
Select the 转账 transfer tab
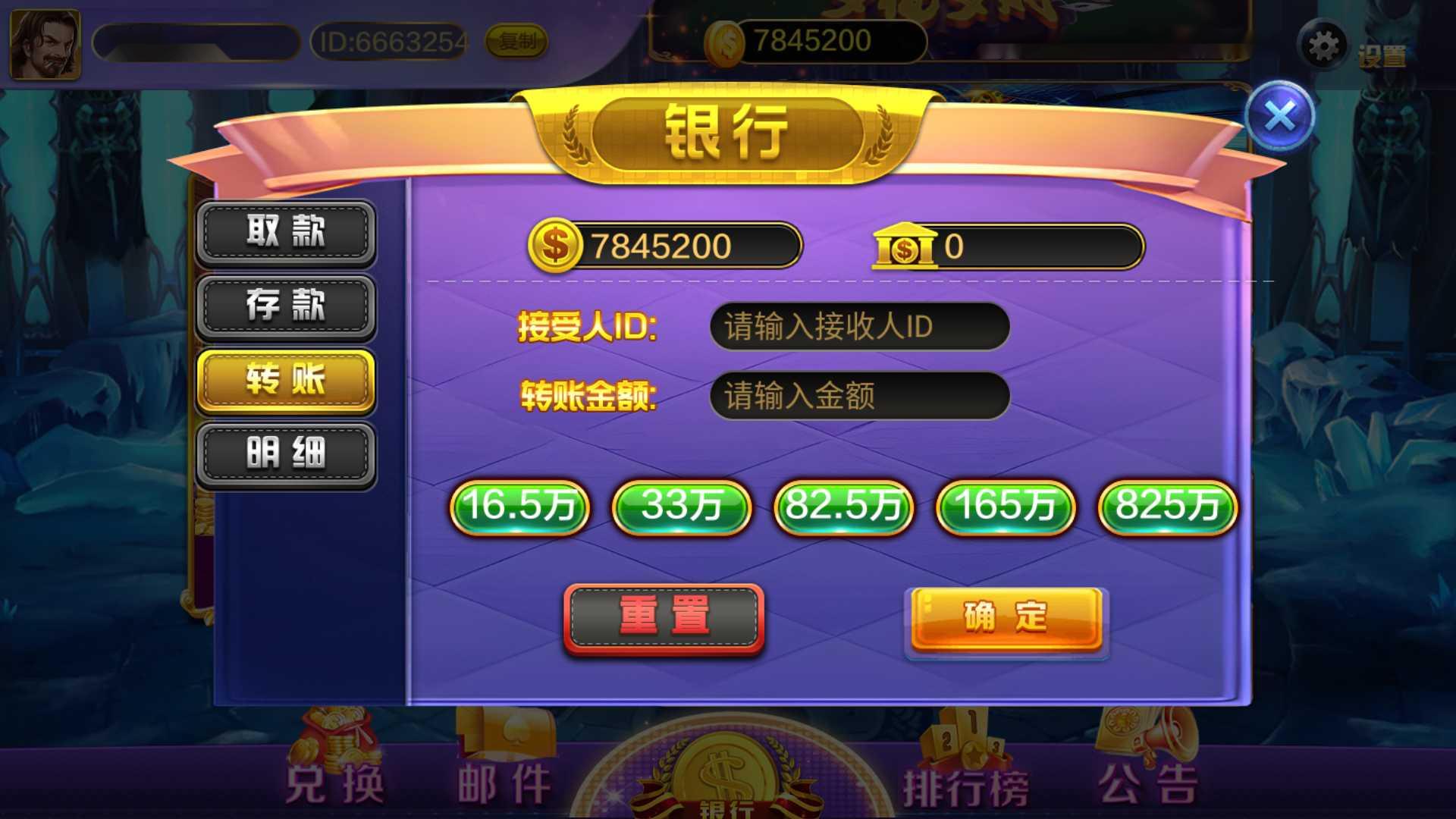[285, 381]
